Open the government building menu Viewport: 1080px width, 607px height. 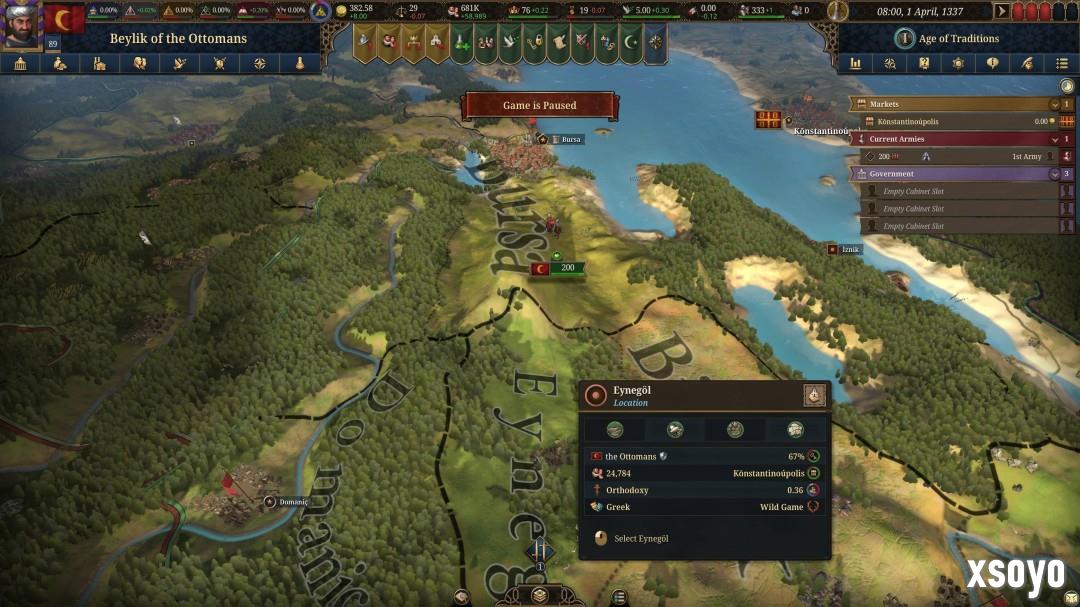click(21, 63)
